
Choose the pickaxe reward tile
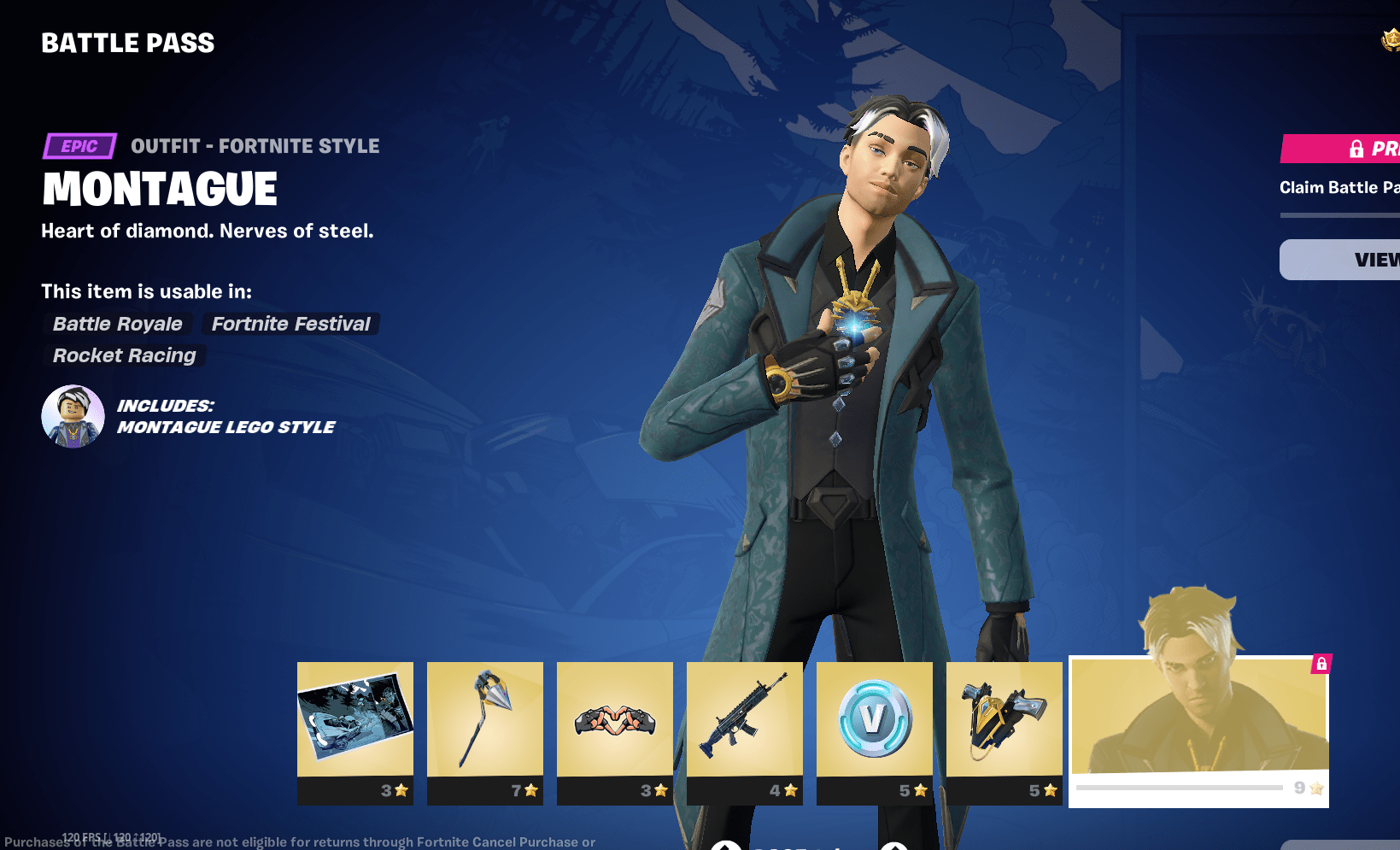485,720
